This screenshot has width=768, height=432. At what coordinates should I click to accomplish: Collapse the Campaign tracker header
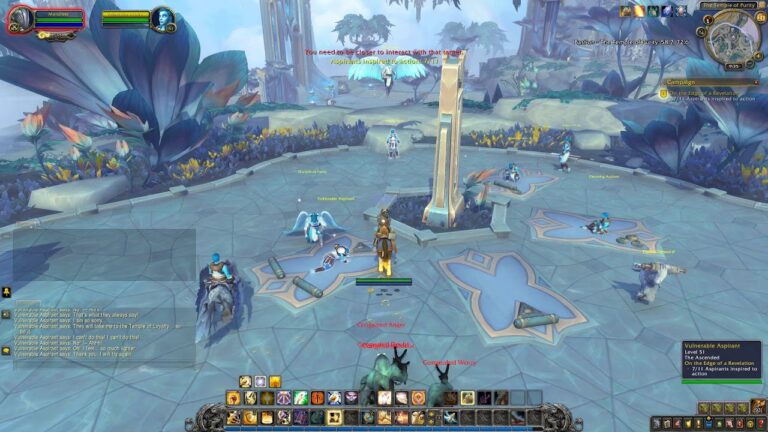pyautogui.click(x=758, y=82)
